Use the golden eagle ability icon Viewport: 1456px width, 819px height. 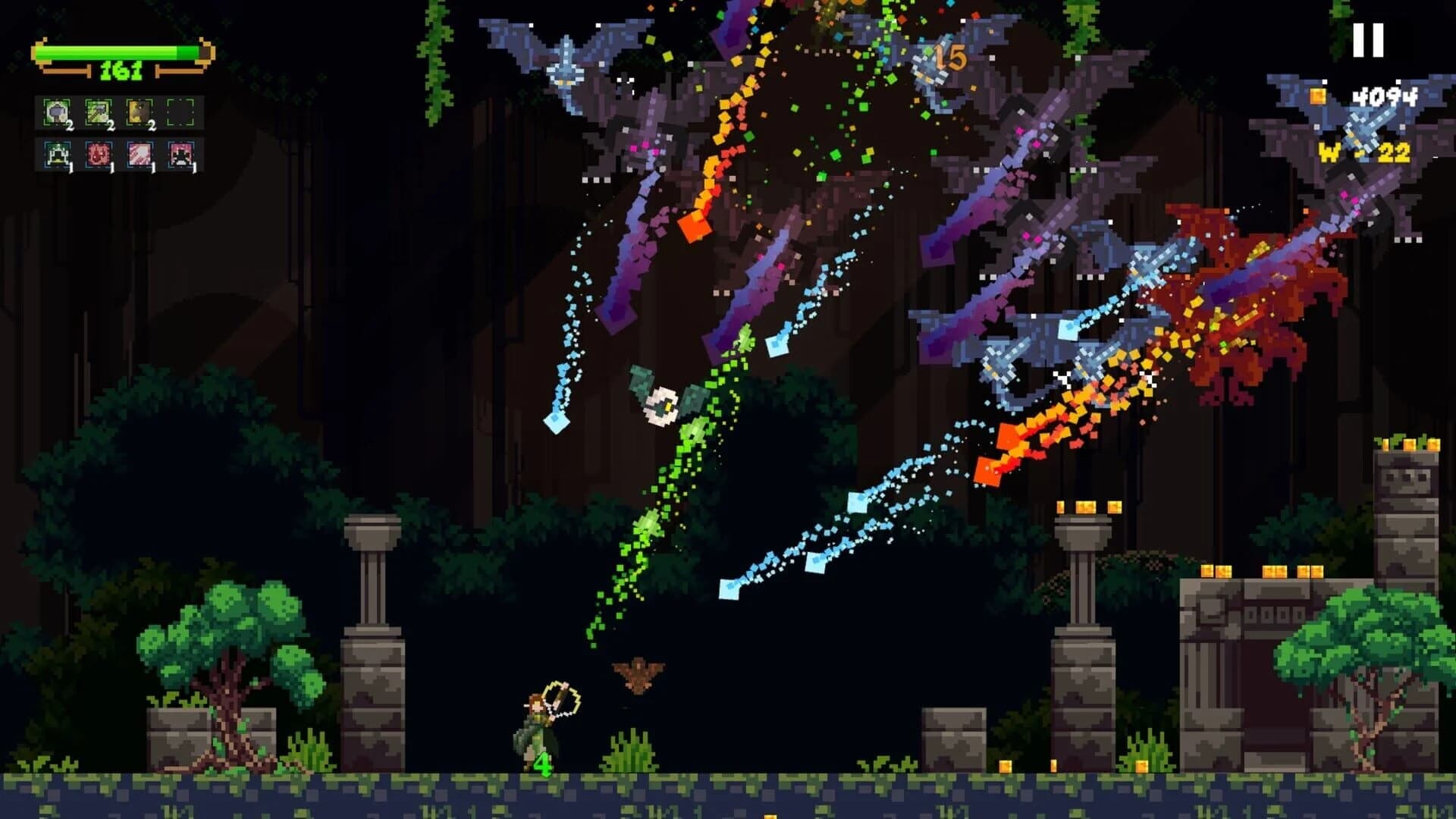[x=140, y=112]
